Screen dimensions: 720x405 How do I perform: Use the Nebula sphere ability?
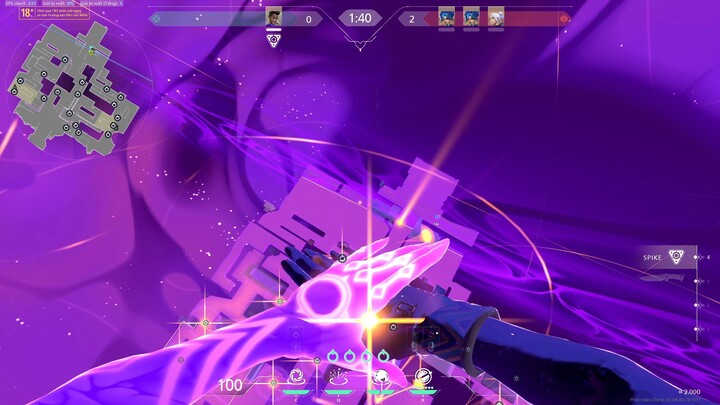point(381,377)
